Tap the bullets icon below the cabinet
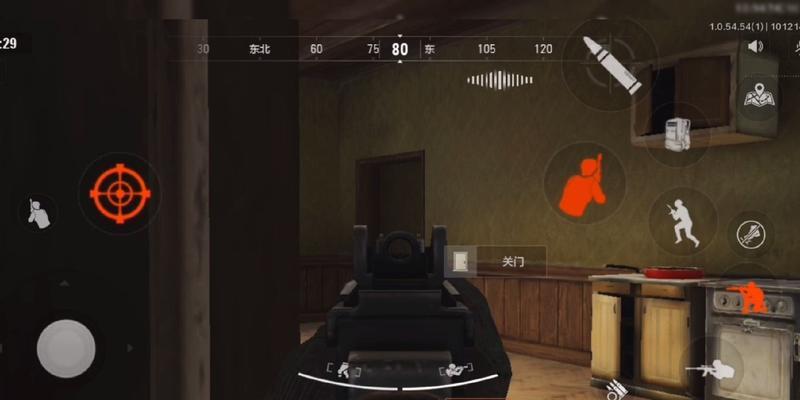This screenshot has width=800, height=400. (x=610, y=388)
